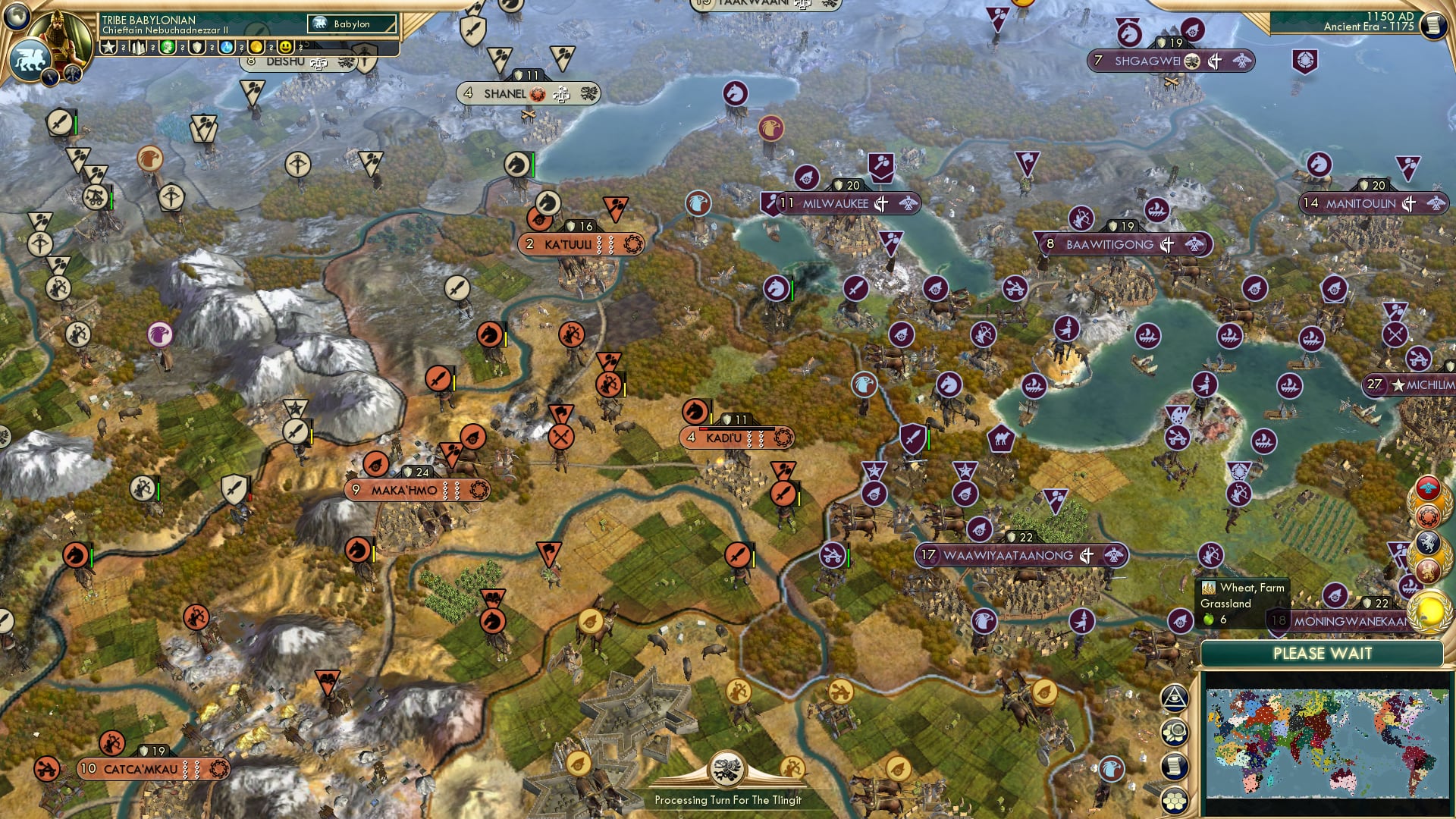Open the message log scroll icon
1456x819 pixels.
(x=1174, y=765)
